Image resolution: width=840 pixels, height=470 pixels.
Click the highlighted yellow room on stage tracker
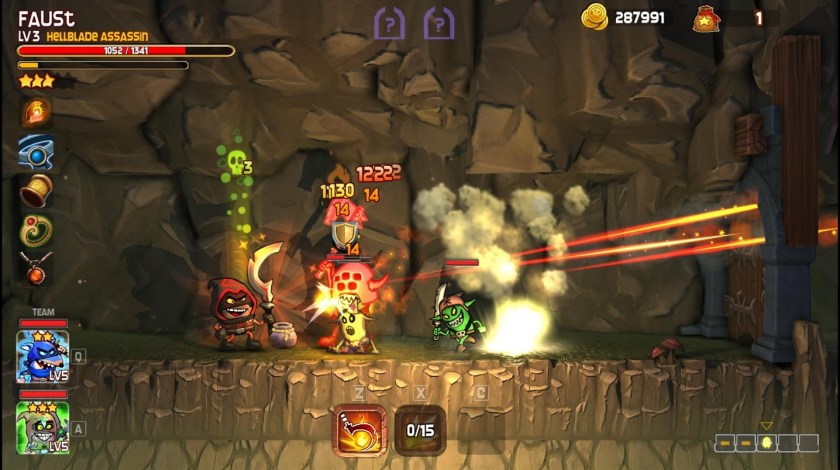tap(767, 442)
